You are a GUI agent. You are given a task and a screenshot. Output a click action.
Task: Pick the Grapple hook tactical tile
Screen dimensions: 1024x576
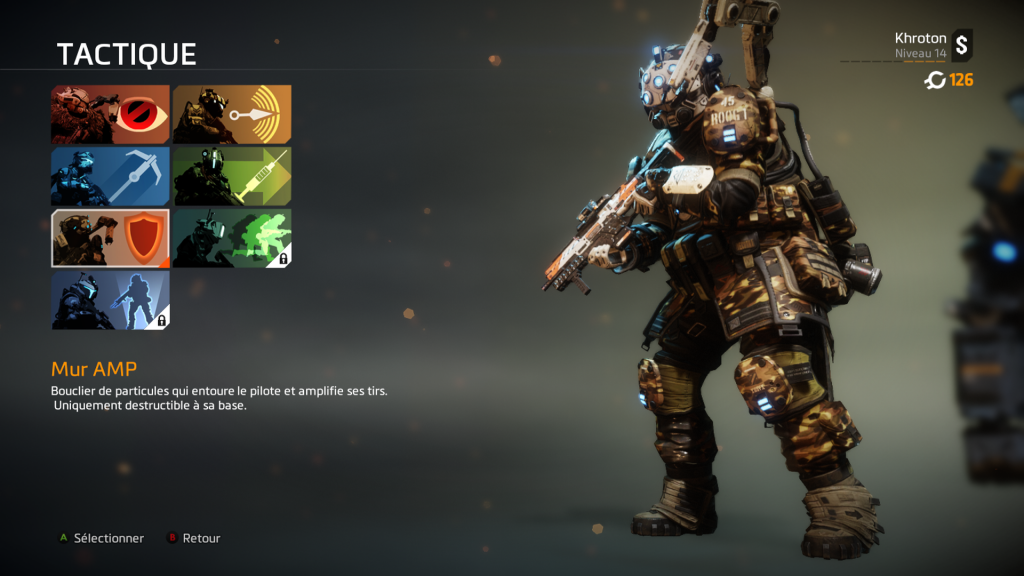tap(110, 177)
